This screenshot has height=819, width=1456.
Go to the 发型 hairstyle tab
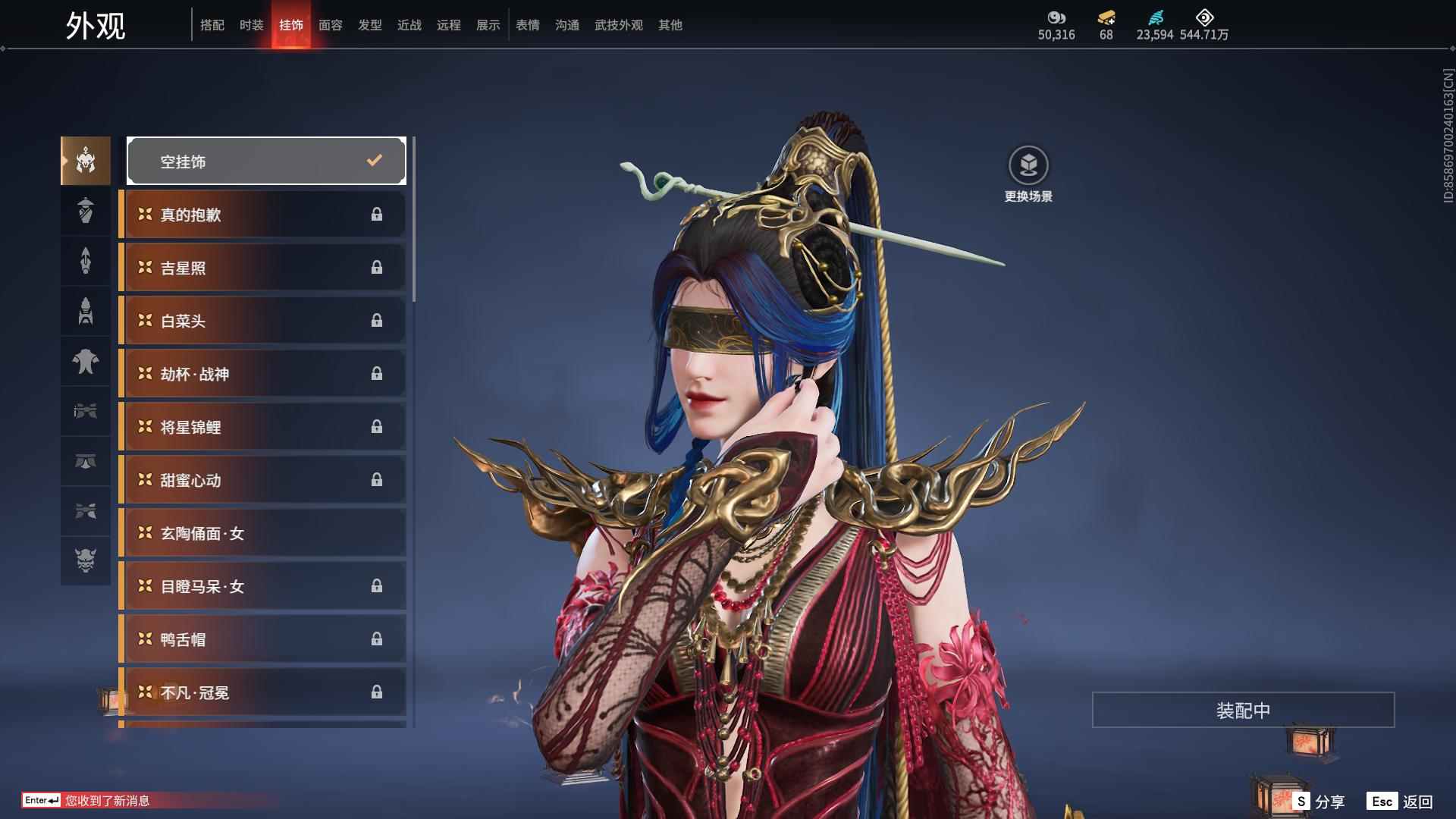pyautogui.click(x=369, y=25)
